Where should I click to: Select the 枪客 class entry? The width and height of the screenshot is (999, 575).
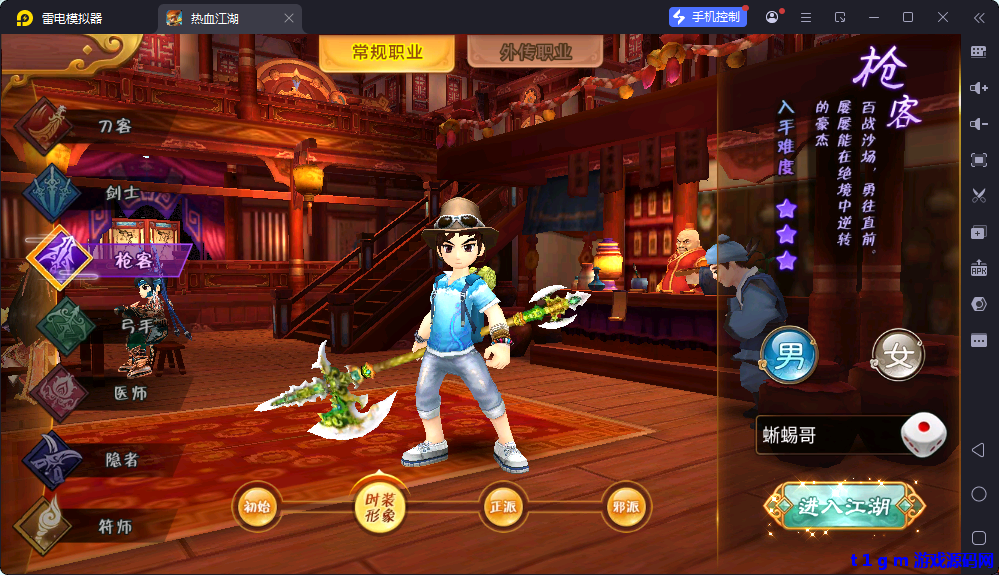coord(132,260)
